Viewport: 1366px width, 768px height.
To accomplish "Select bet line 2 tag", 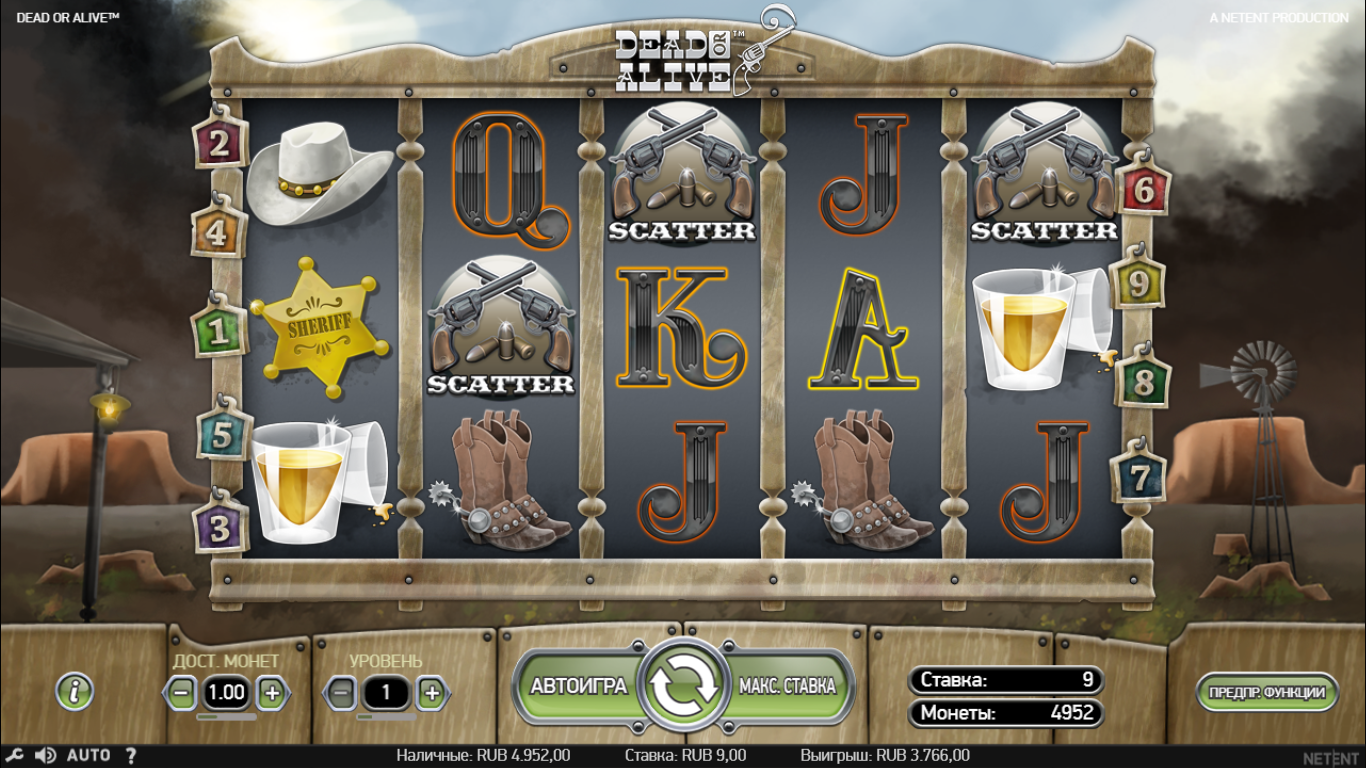I will (x=220, y=144).
